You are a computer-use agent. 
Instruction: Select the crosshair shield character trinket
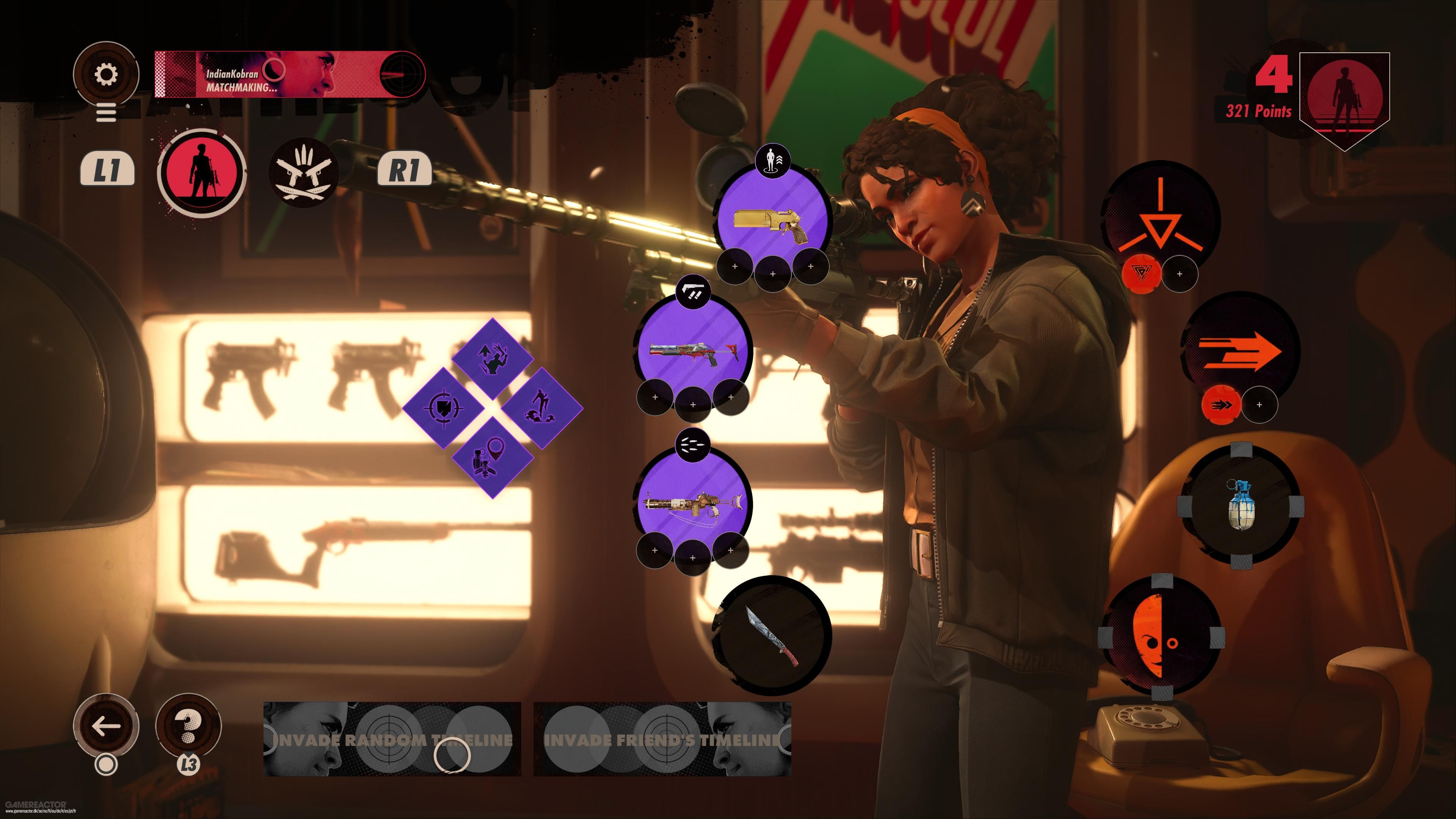[x=444, y=407]
